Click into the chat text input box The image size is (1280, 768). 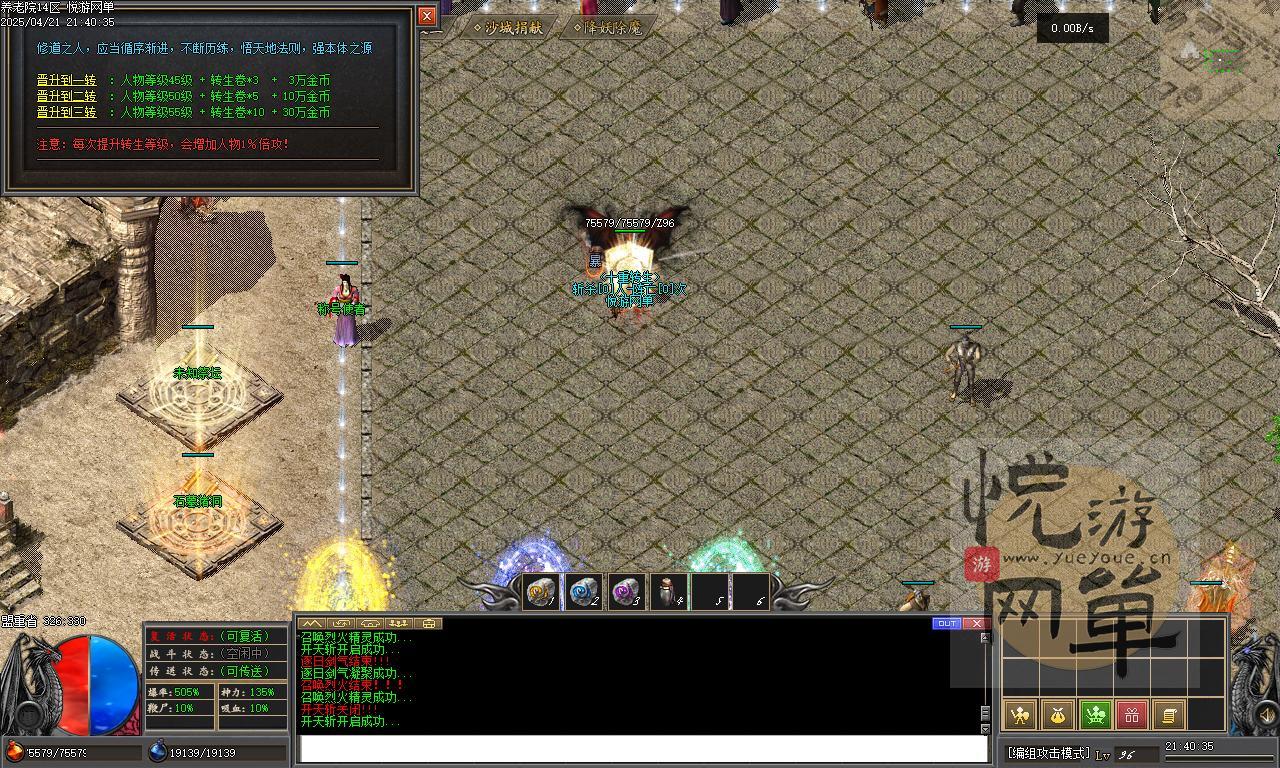[x=643, y=749]
